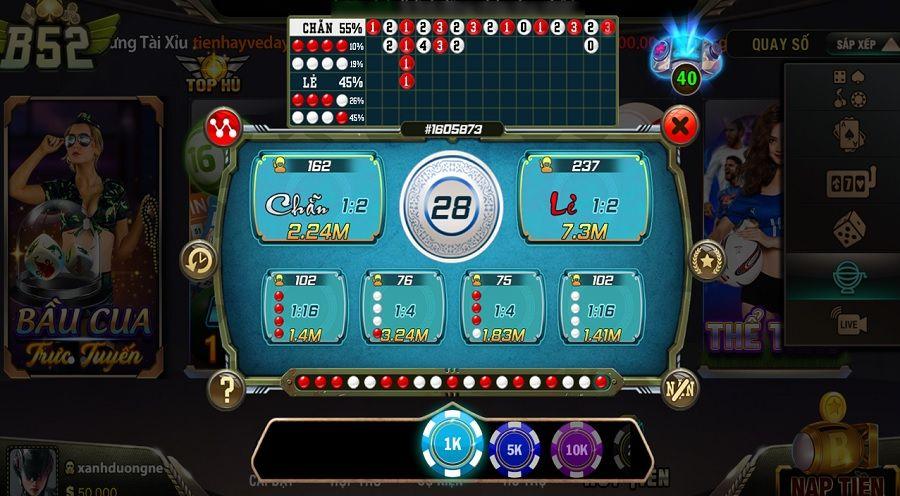Bet on the Lẻ 1:2 area
900x496 pixels.
coord(584,197)
